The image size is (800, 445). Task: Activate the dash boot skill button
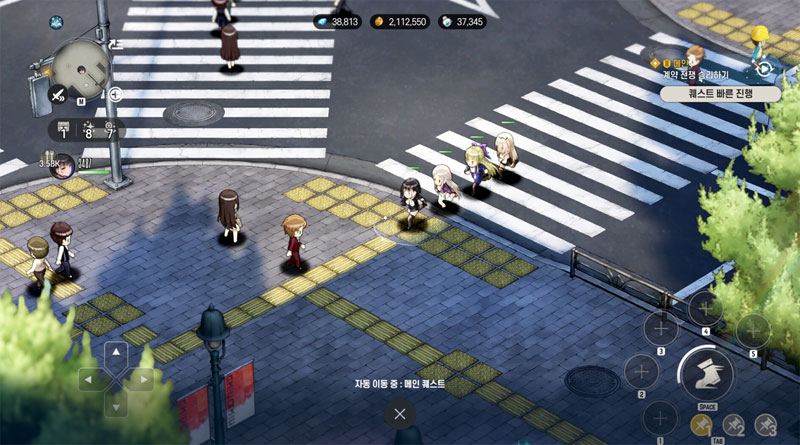point(705,373)
